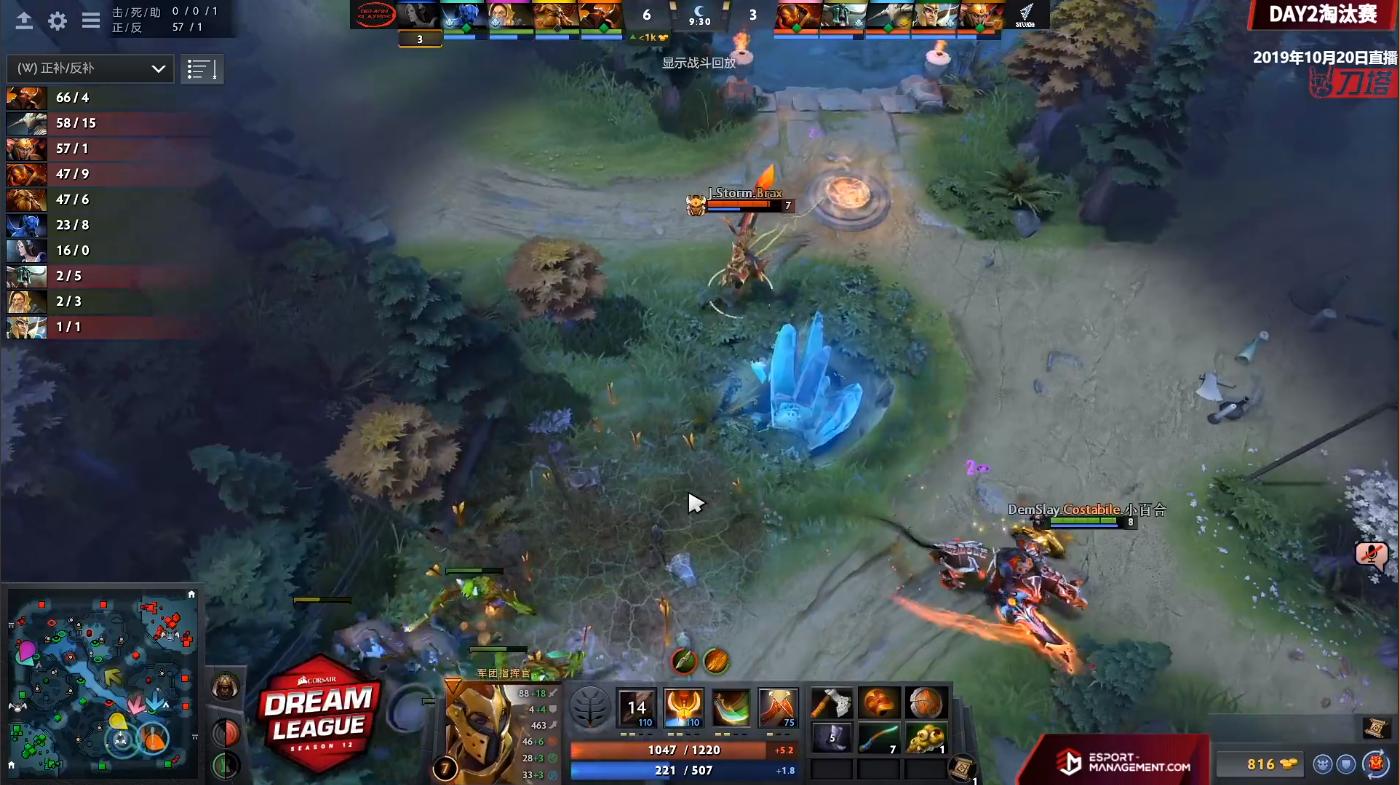
Task: Open the (W) 正补/反补 stats dropdown
Action: coord(88,68)
